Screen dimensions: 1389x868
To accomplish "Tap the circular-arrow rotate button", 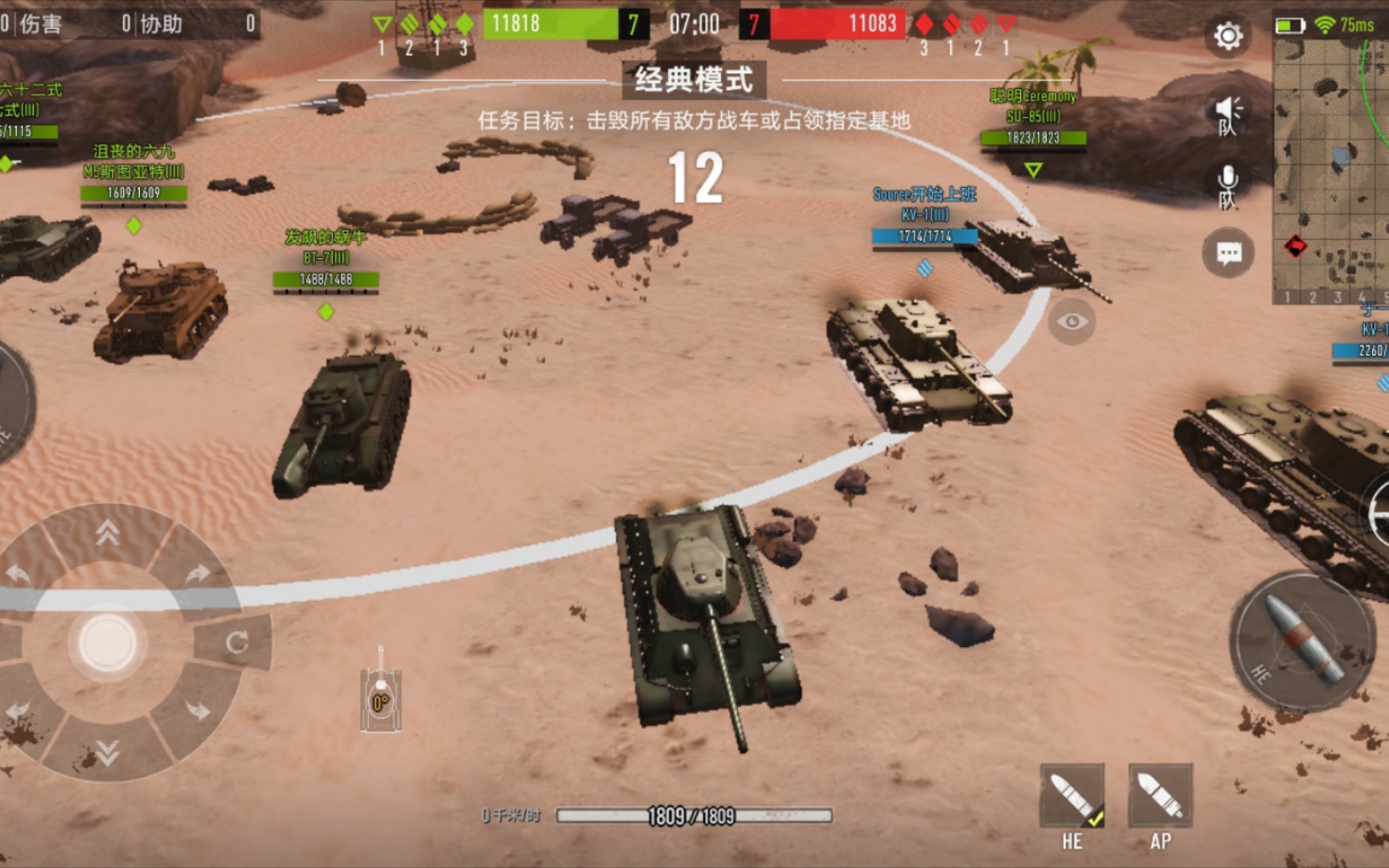I will click(236, 642).
